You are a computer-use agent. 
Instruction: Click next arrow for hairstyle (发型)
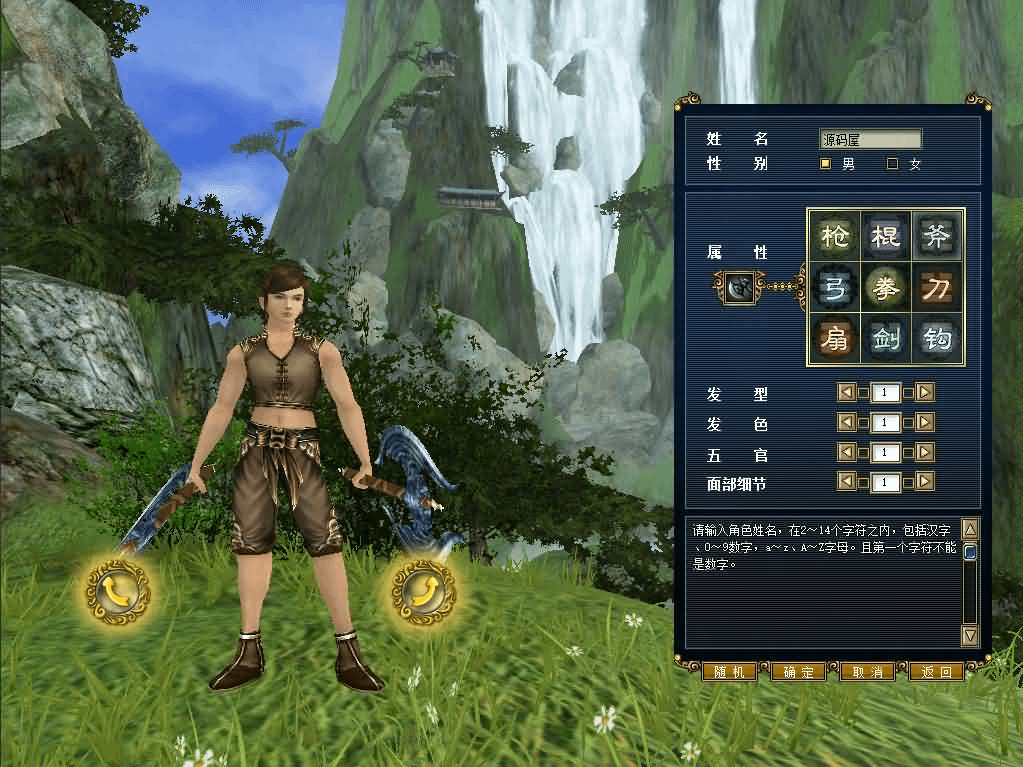[925, 393]
